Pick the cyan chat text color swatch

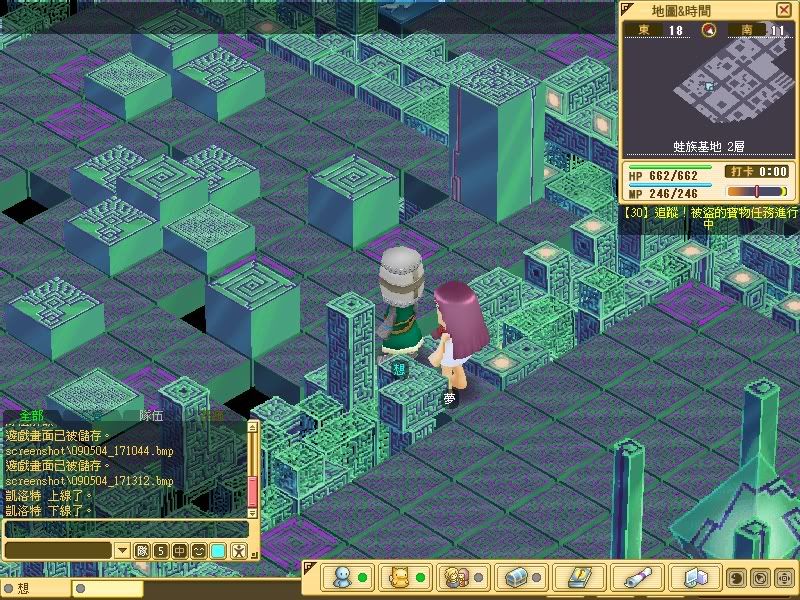[x=218, y=551]
